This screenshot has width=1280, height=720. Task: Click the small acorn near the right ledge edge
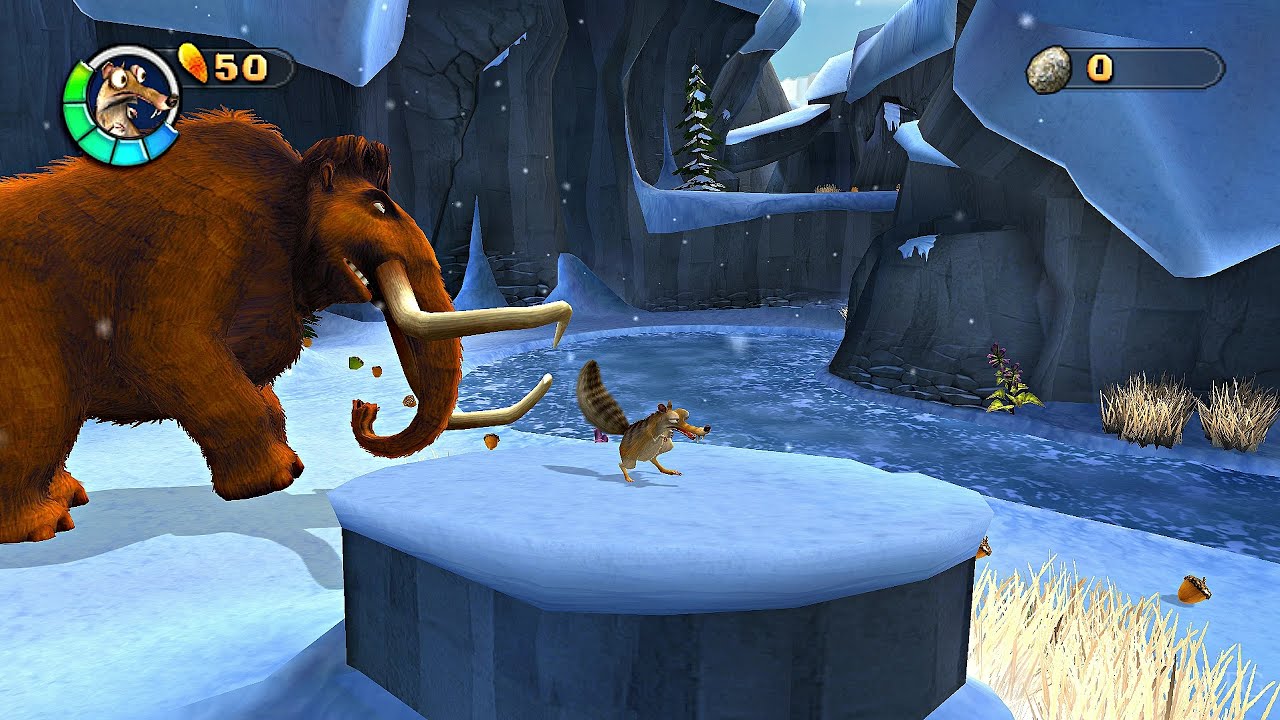985,548
